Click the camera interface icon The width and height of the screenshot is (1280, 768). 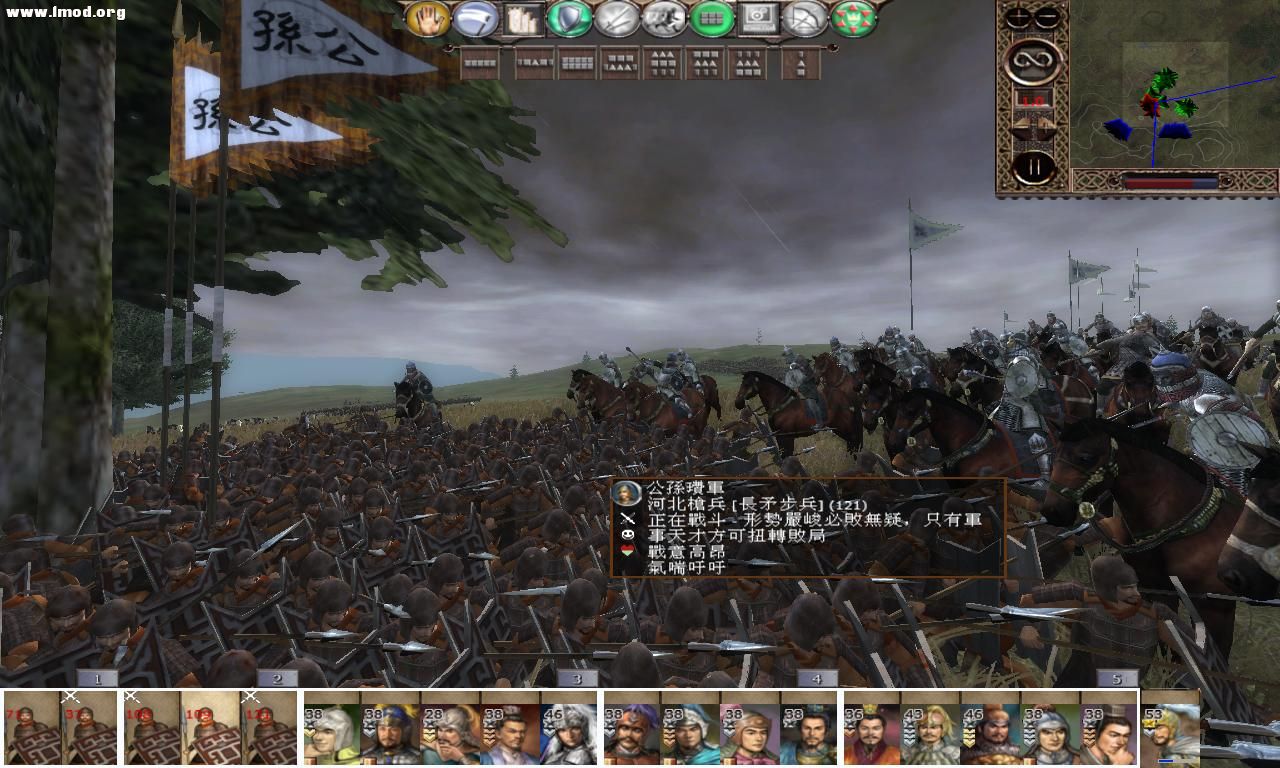point(760,20)
